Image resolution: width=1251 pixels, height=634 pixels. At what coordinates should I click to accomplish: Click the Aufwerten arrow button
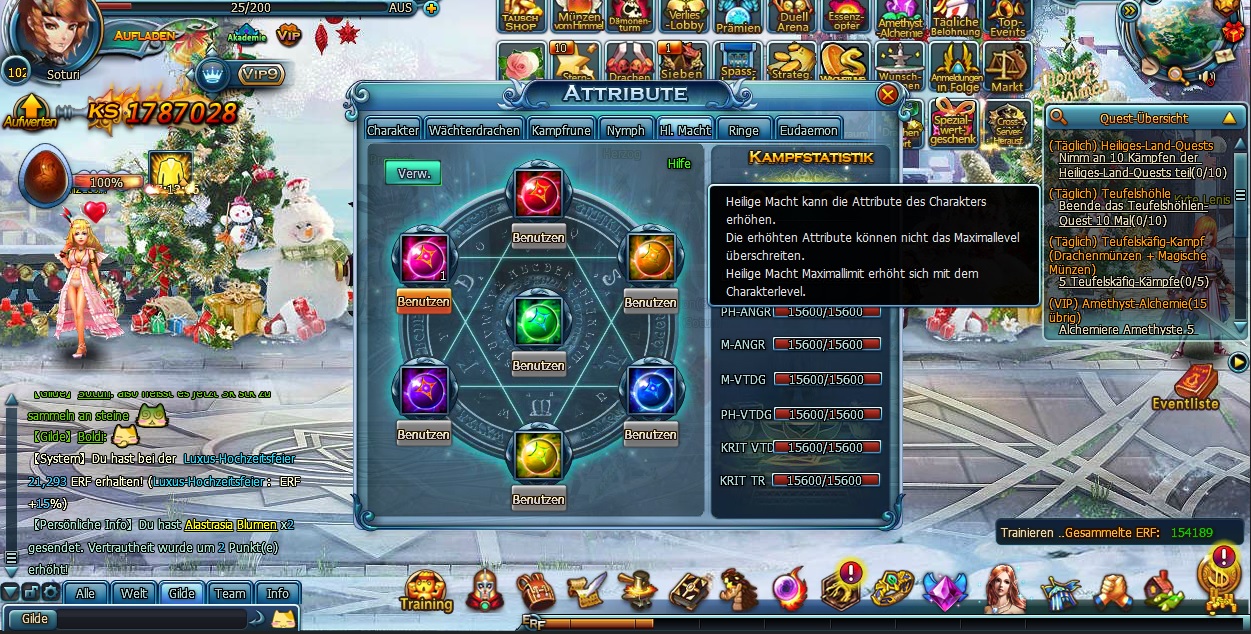click(30, 111)
